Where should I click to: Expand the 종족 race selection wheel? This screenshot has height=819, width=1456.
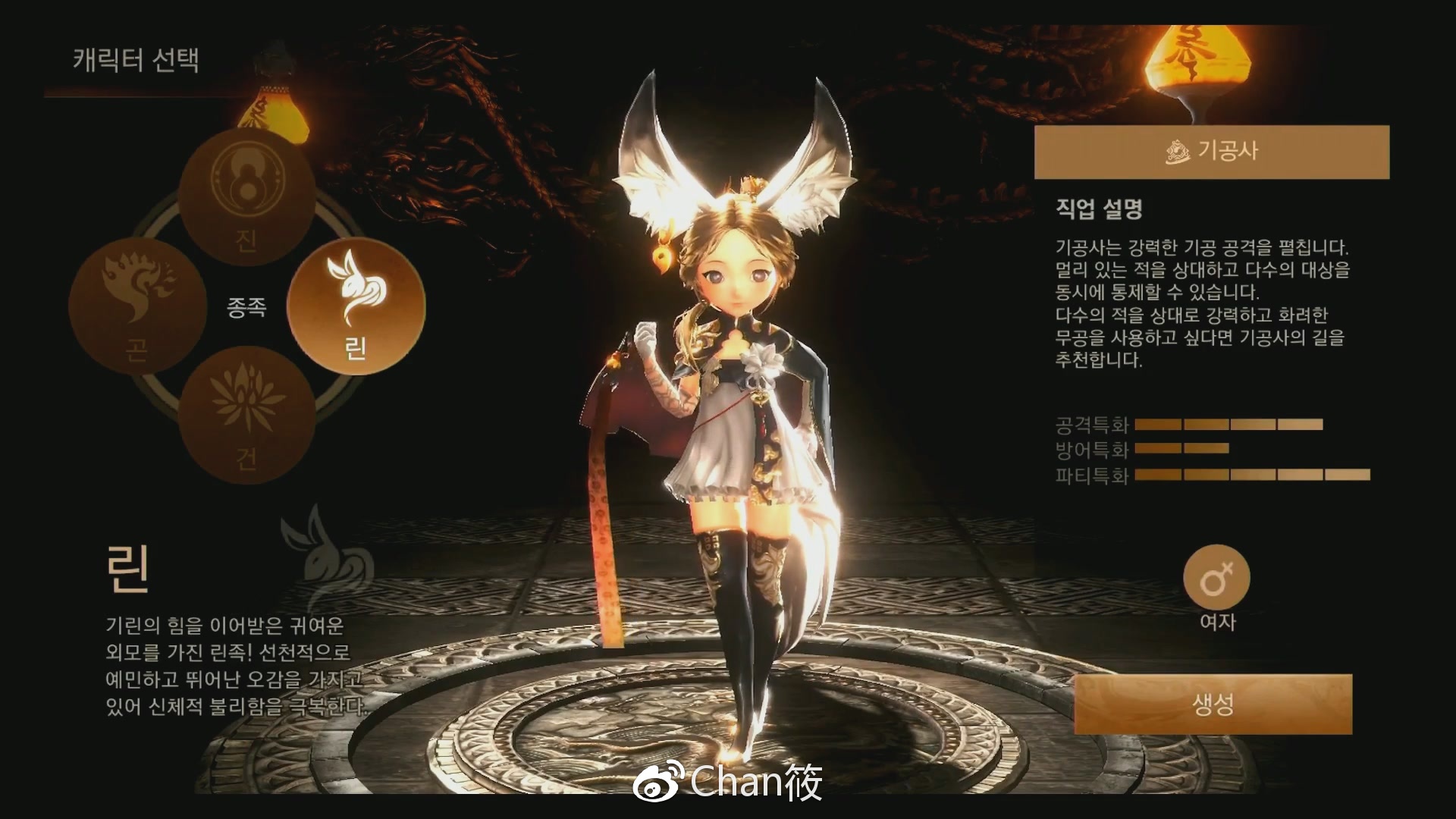click(246, 309)
